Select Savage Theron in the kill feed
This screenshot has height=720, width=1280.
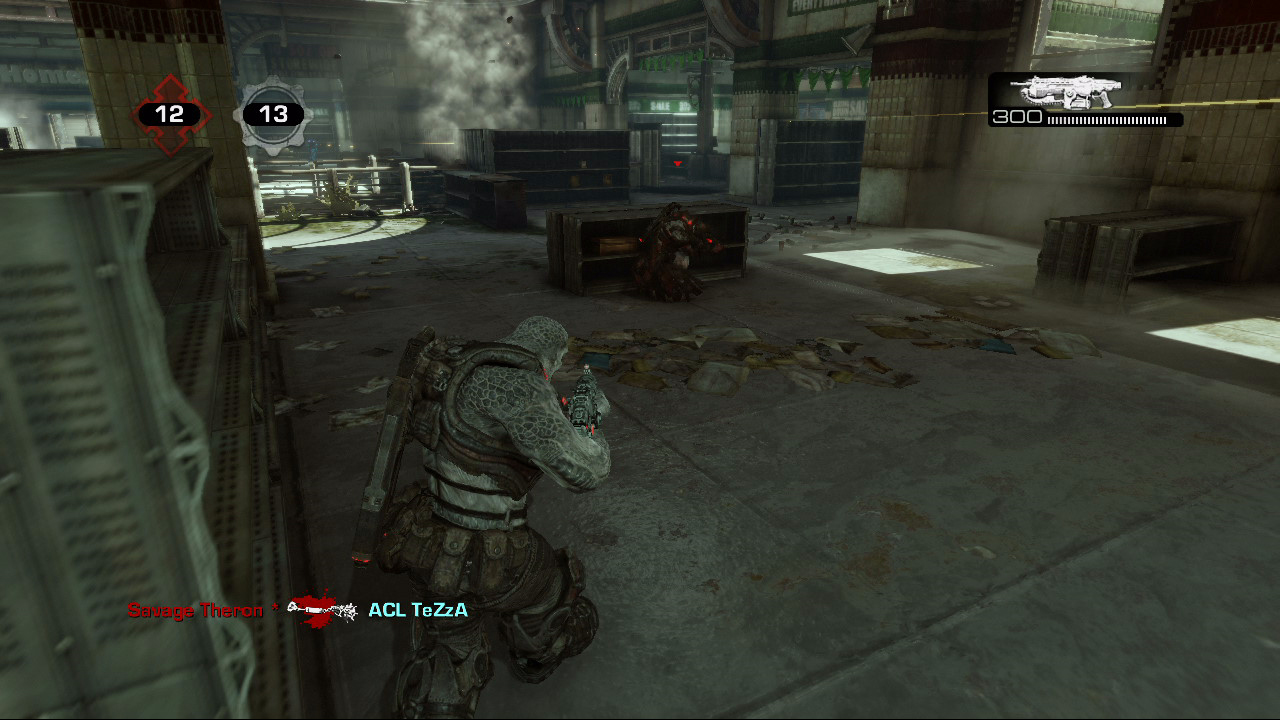(x=195, y=610)
